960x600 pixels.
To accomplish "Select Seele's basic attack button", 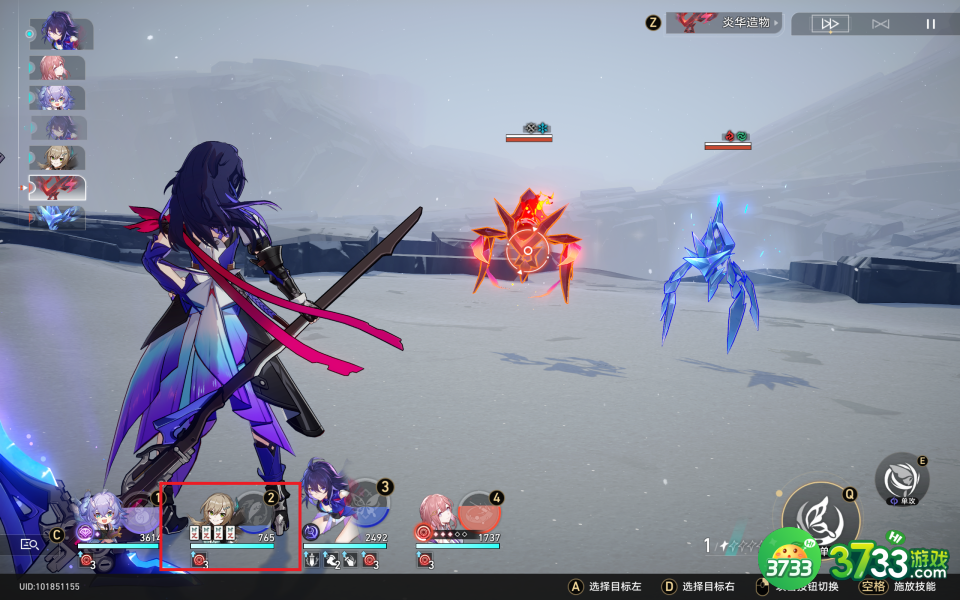I will point(901,479).
